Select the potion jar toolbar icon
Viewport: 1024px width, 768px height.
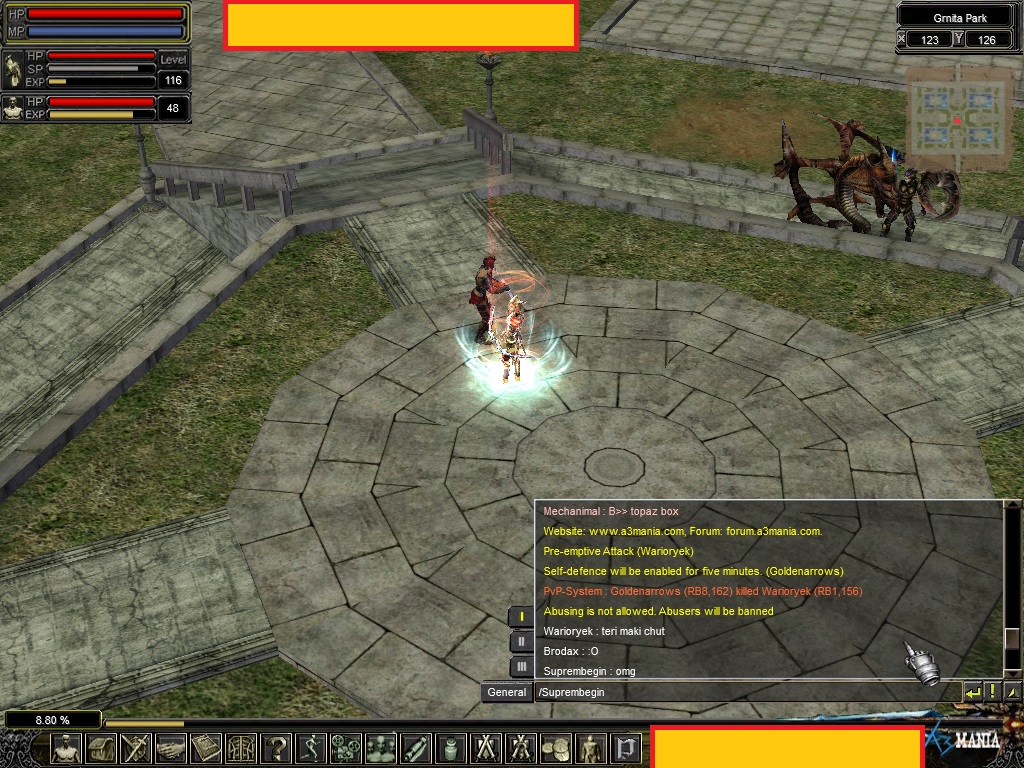tap(451, 748)
